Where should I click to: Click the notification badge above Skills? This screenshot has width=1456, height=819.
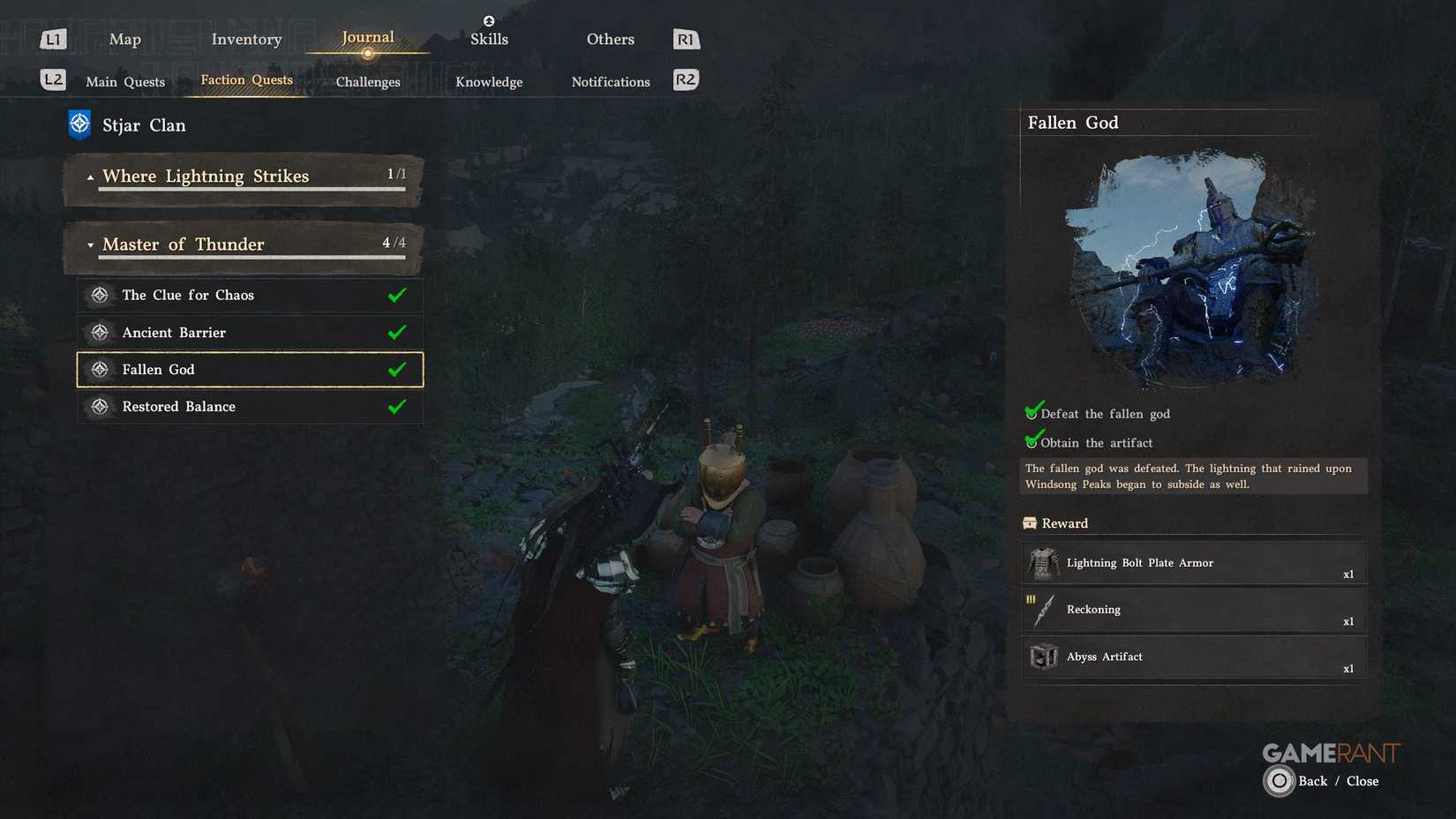point(489,20)
